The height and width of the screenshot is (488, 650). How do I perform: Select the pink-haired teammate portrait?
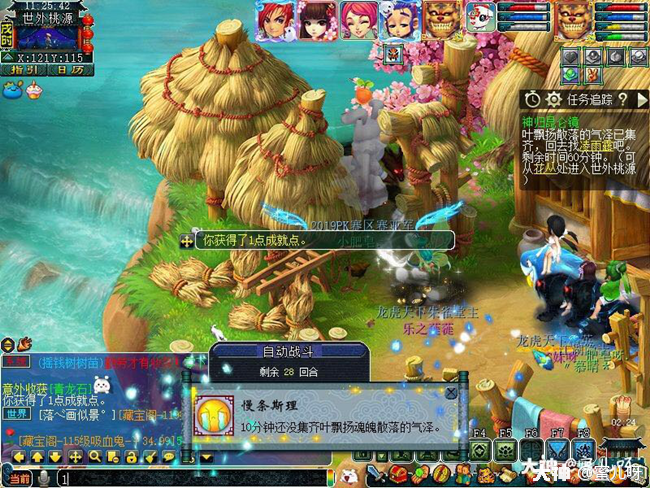(358, 19)
